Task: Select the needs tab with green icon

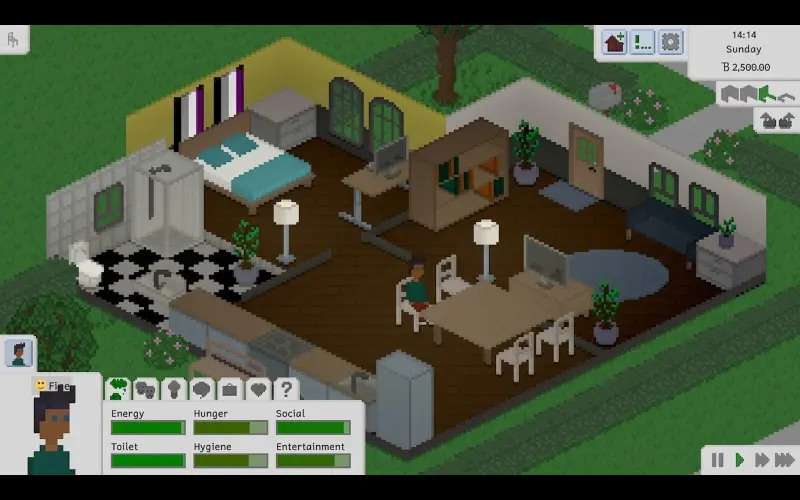Action: pyautogui.click(x=118, y=389)
